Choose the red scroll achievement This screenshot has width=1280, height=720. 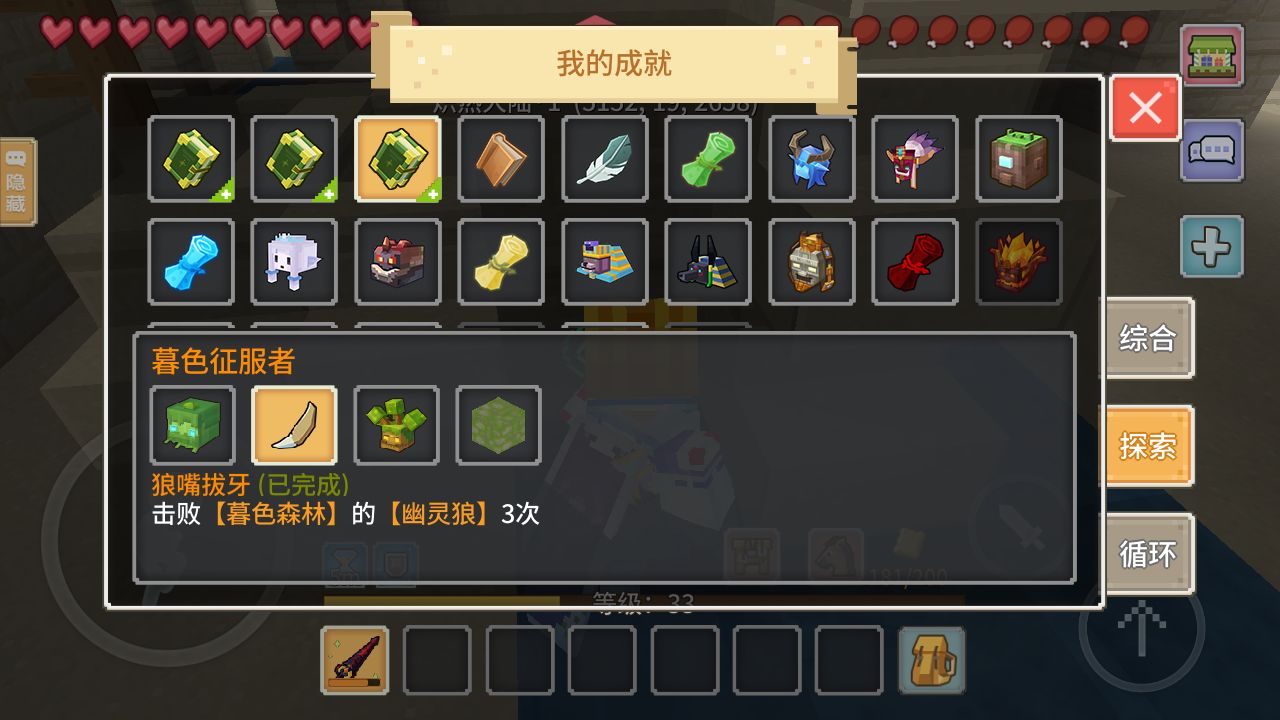915,262
